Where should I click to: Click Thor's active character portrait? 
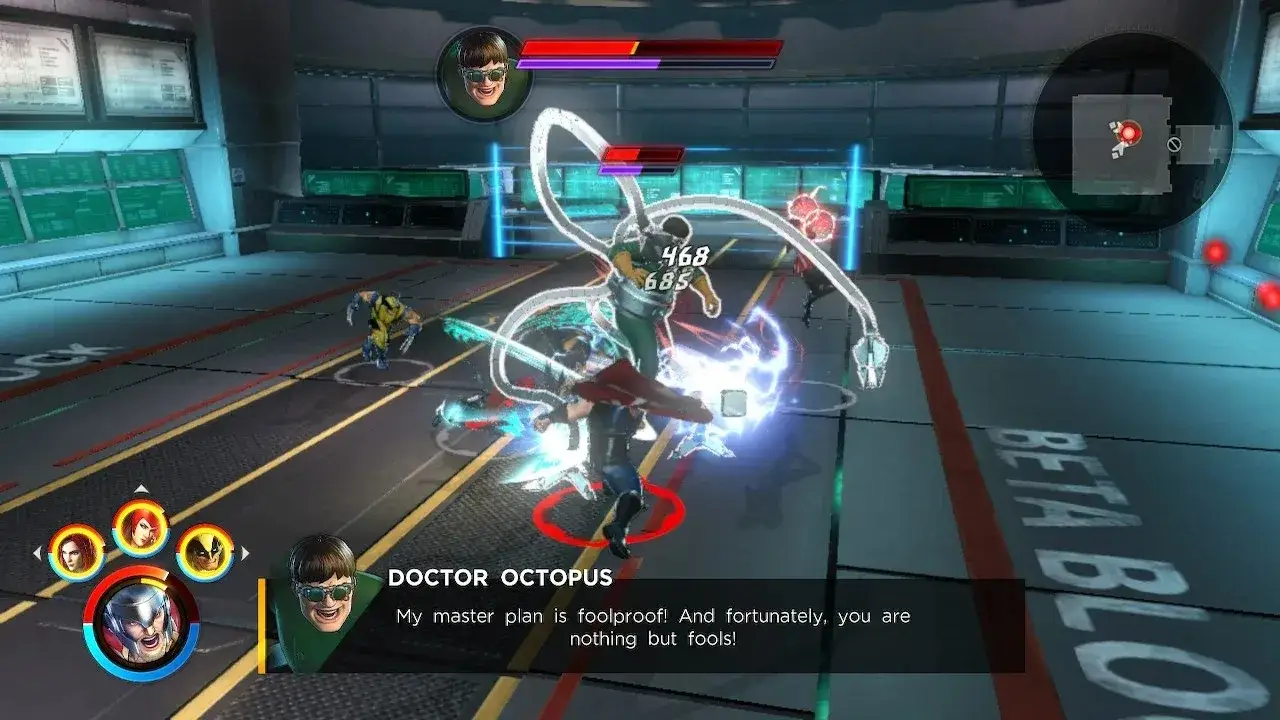141,622
